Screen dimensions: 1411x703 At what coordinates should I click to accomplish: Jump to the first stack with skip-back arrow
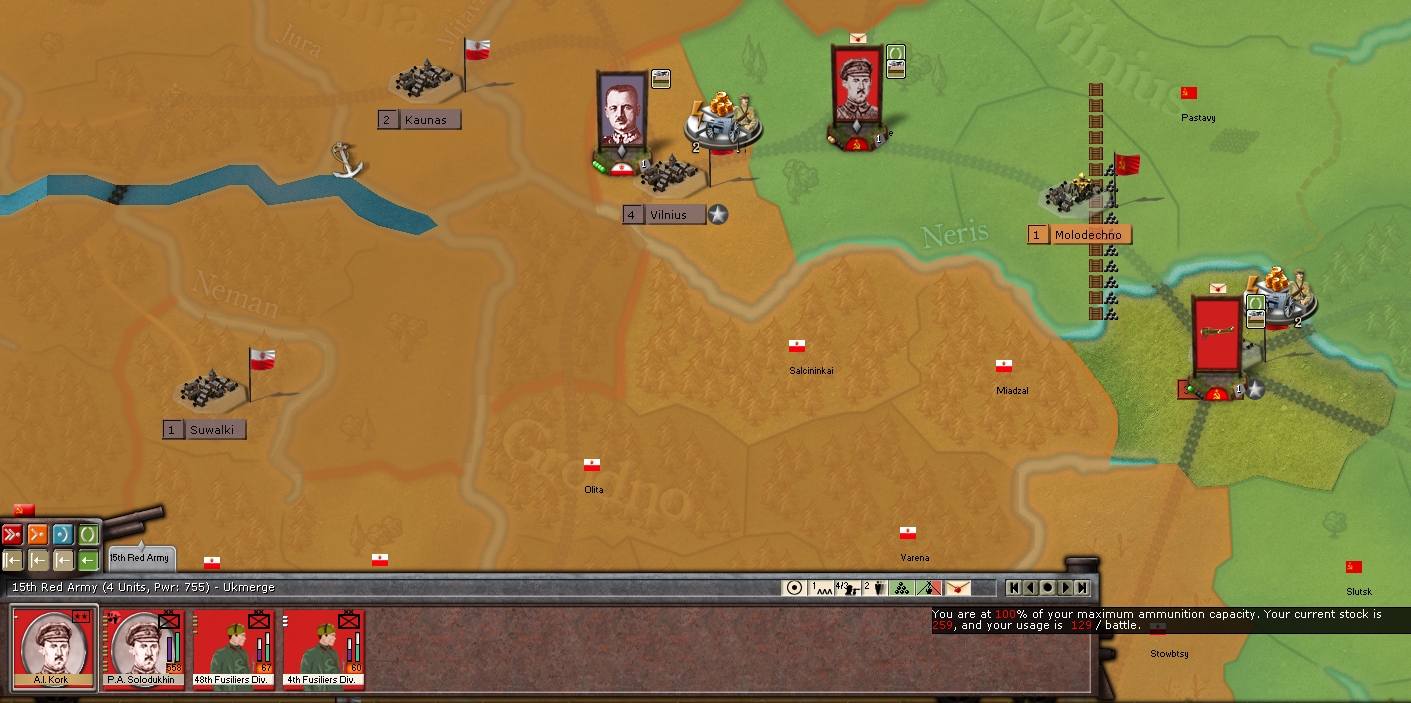[1014, 588]
